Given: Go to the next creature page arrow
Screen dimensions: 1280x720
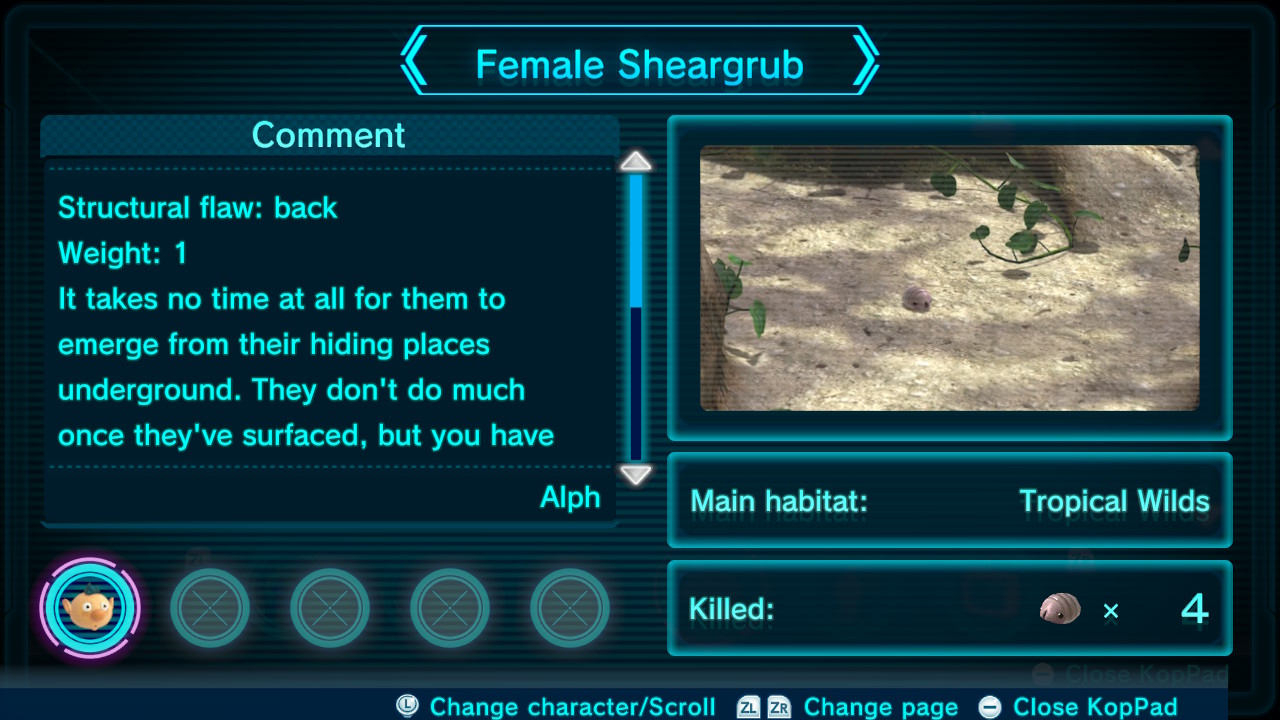Looking at the screenshot, I should tap(865, 62).
